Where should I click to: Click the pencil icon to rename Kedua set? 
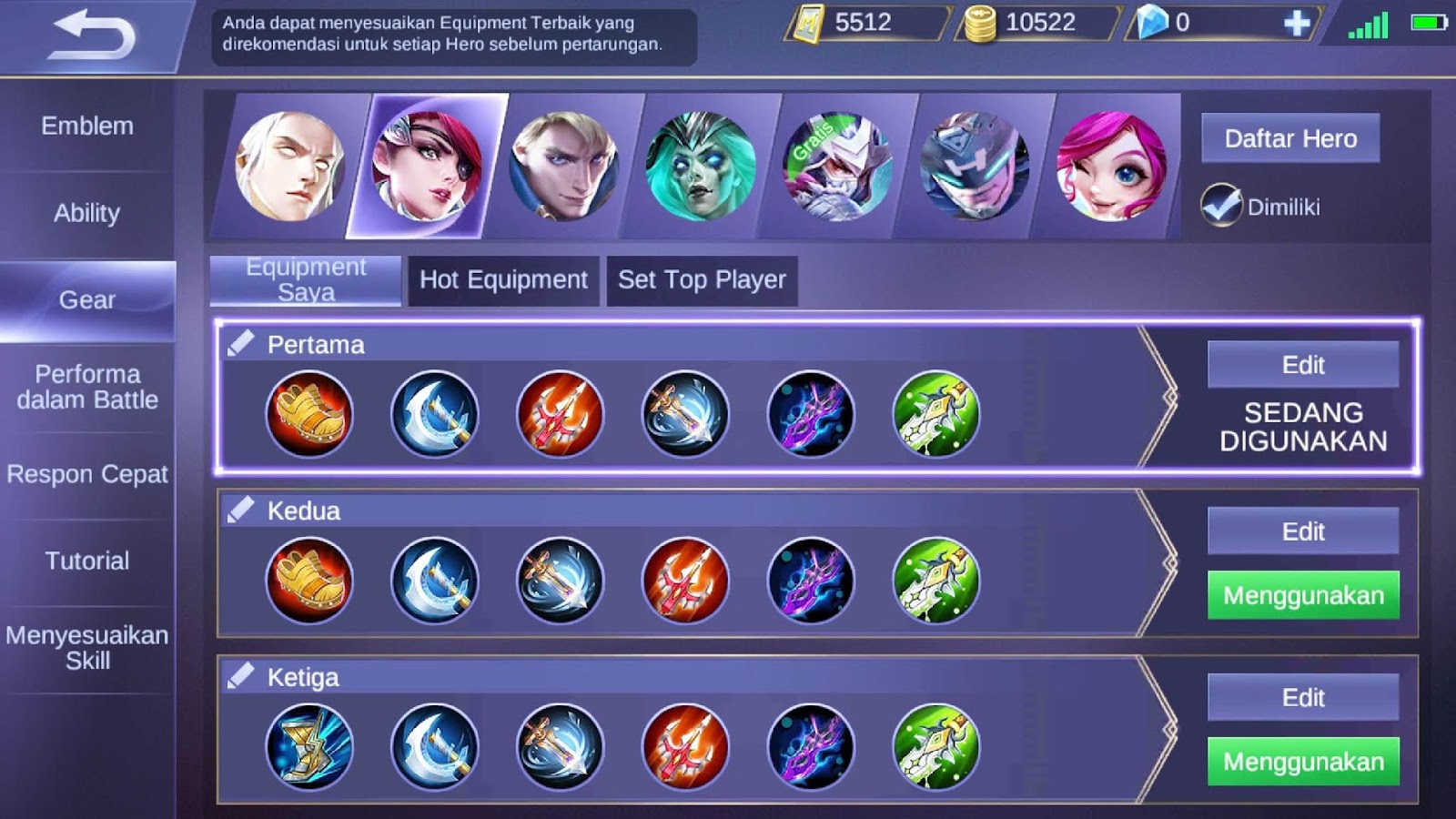click(239, 510)
